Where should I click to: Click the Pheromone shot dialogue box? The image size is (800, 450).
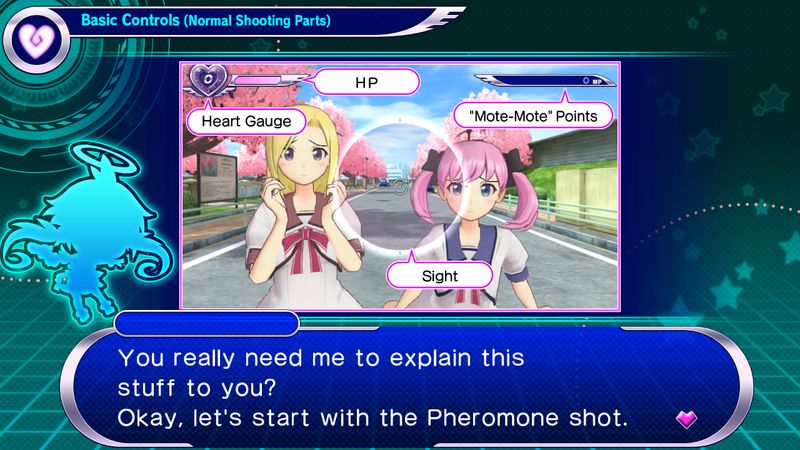pos(400,386)
